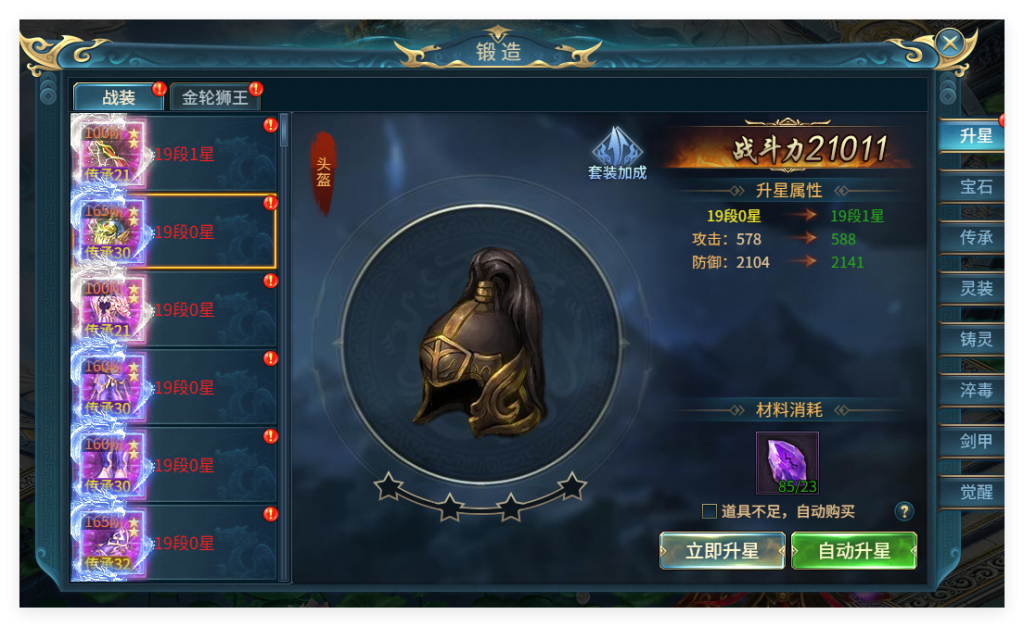Click the 立即升星 button
The image size is (1024, 627).
(x=721, y=551)
